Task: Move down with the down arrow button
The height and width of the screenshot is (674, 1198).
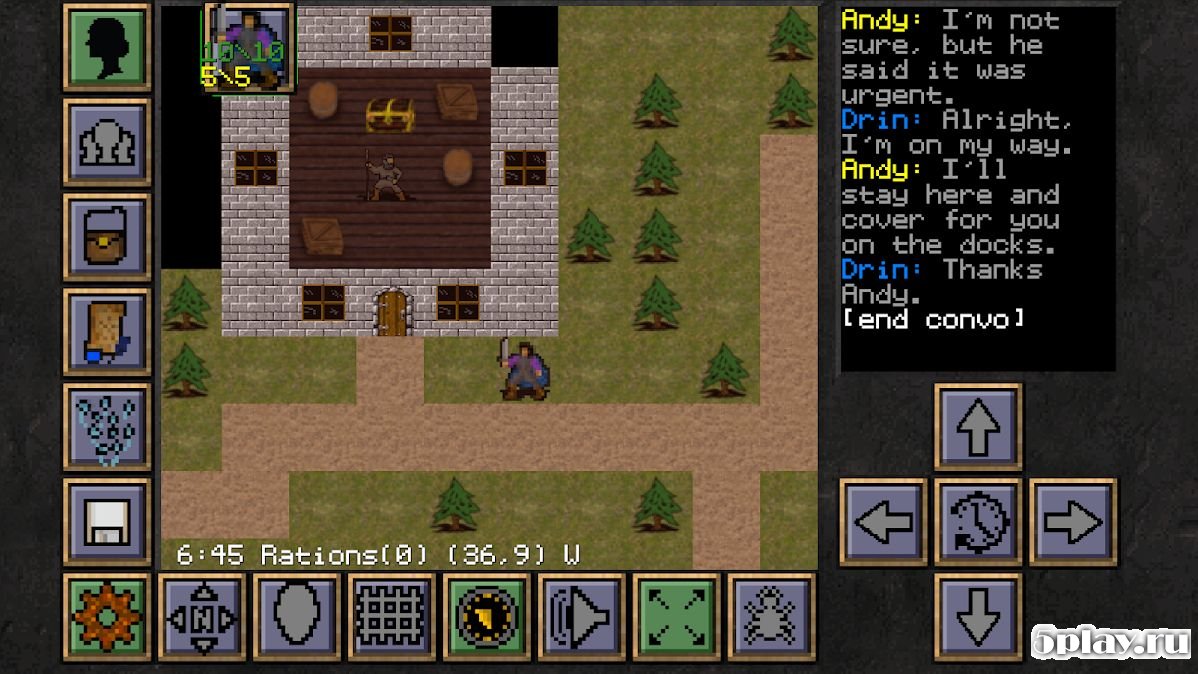Action: click(978, 617)
